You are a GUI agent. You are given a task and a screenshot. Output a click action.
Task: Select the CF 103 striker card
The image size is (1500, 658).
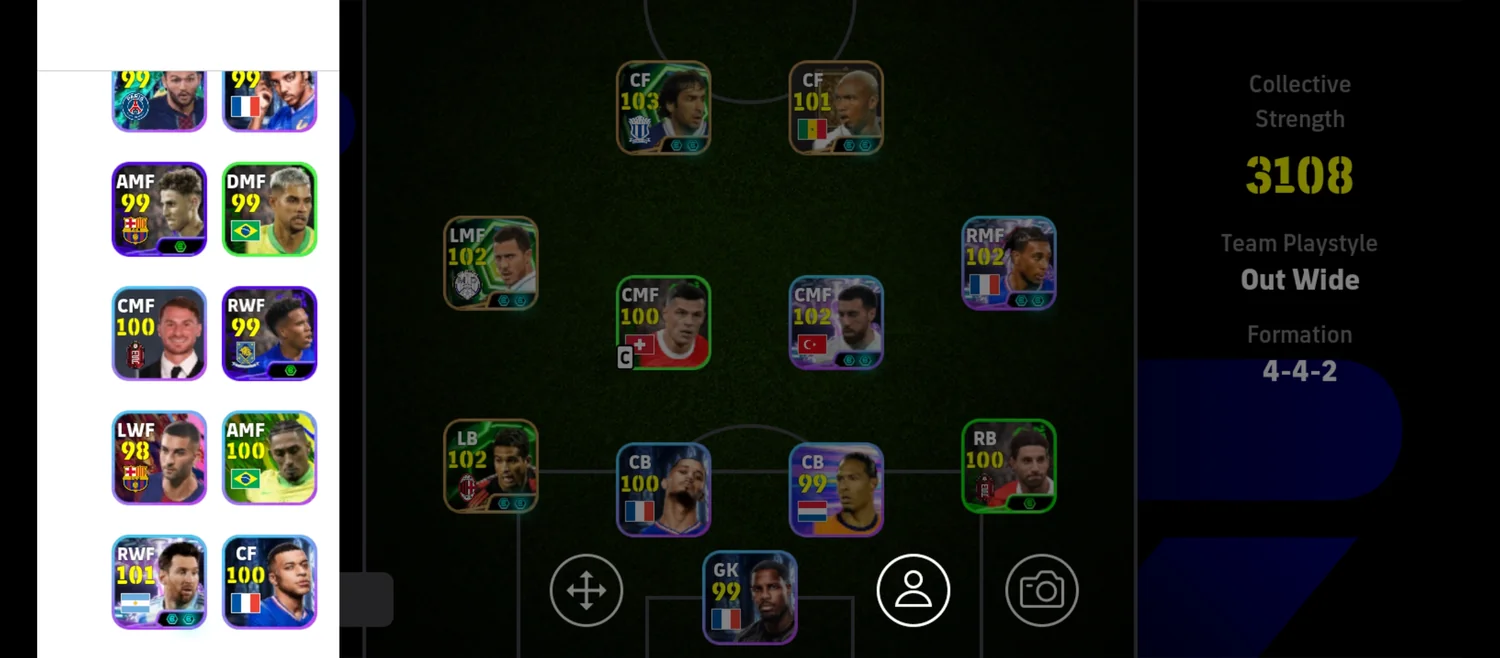[663, 108]
